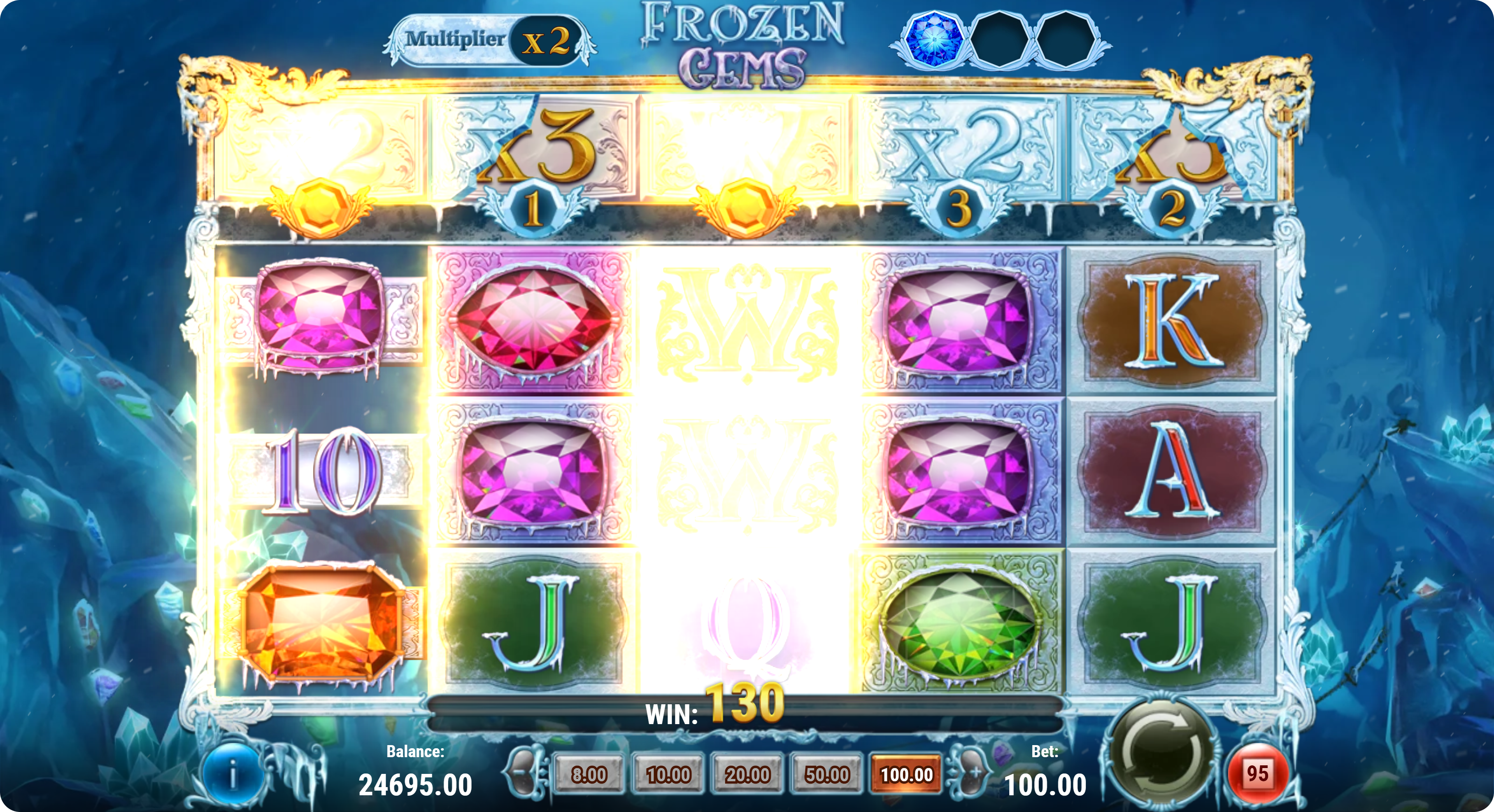Set bet to 20.00
Screen dimensions: 1494x812
pos(747,774)
